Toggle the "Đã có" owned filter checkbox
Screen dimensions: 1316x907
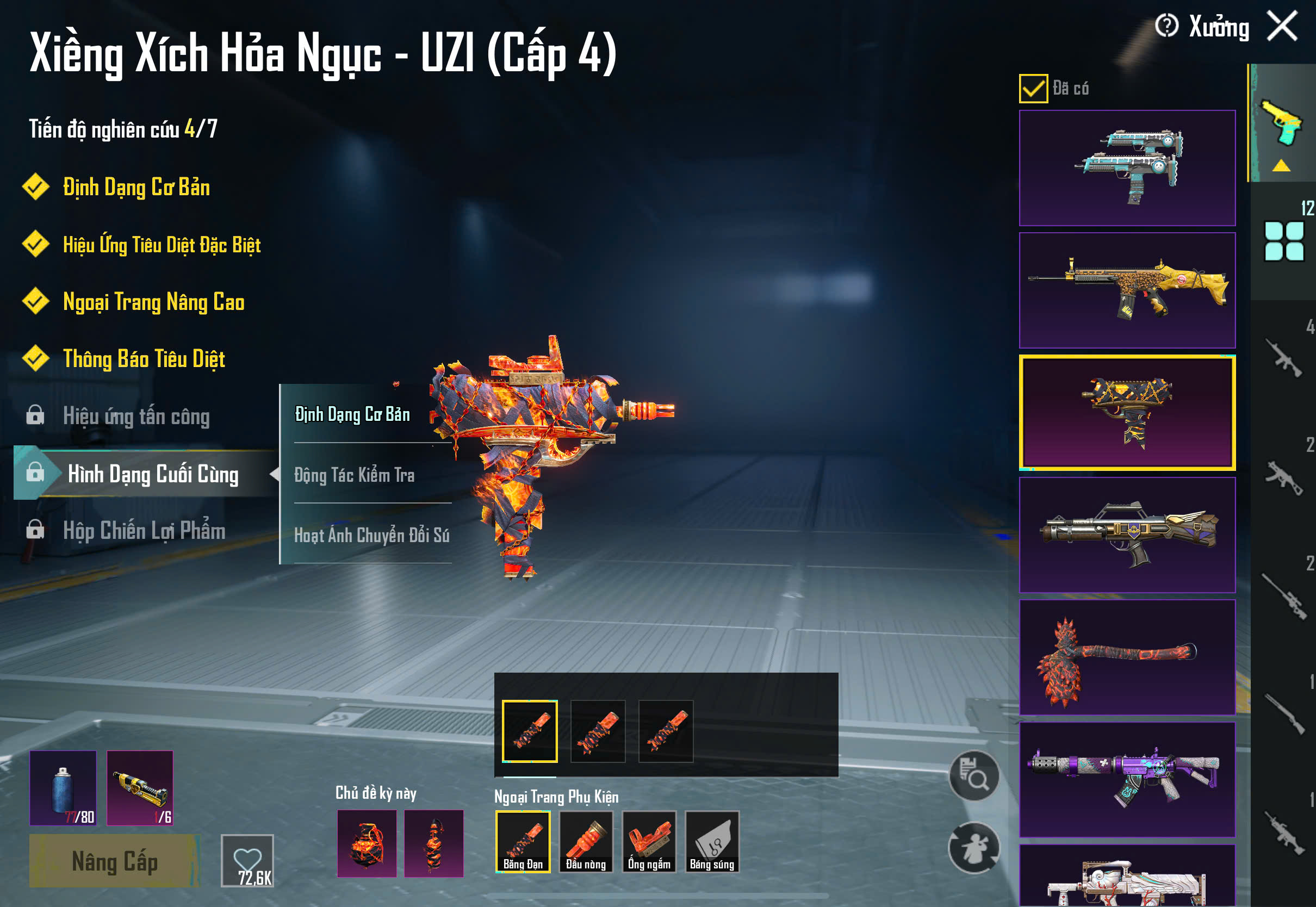pos(1033,89)
